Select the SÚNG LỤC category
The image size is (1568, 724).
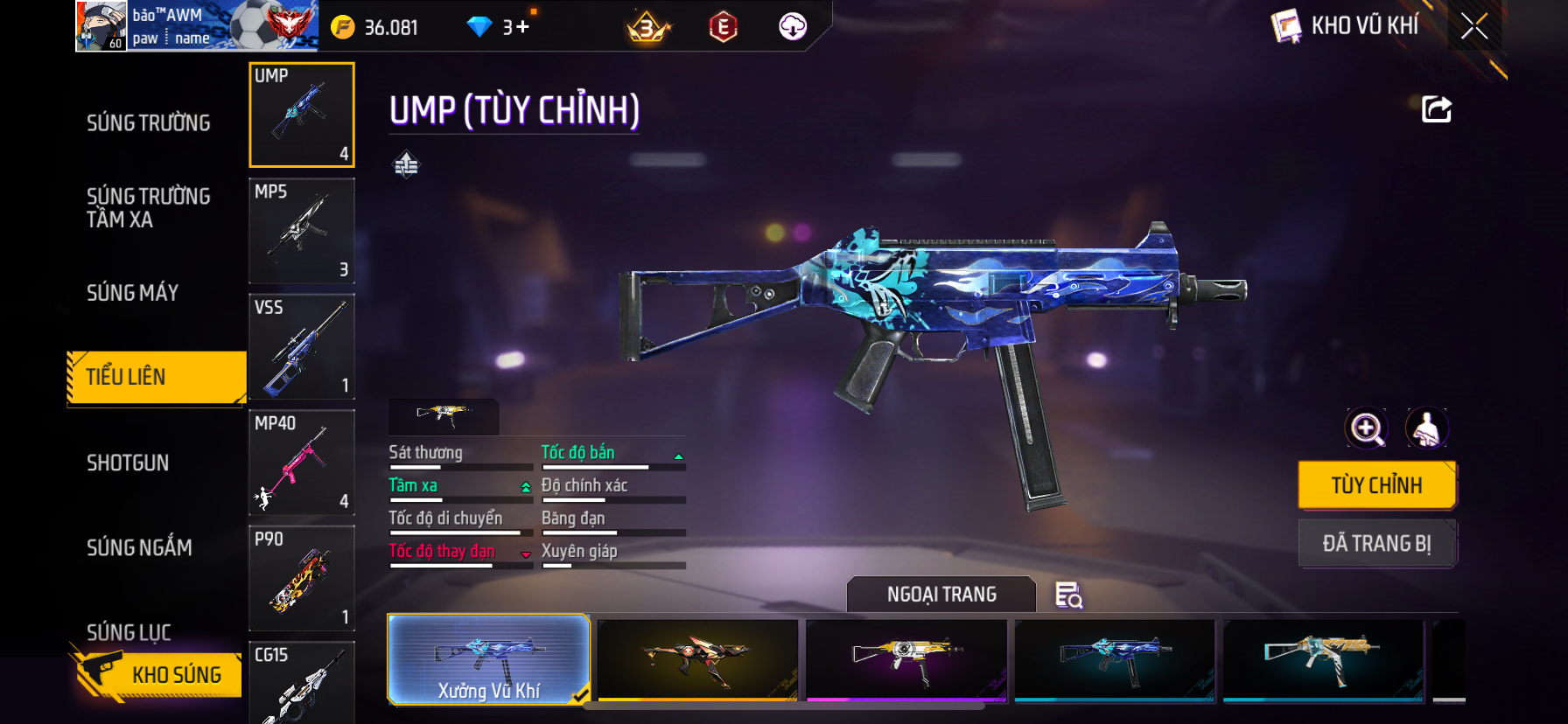pyautogui.click(x=129, y=631)
